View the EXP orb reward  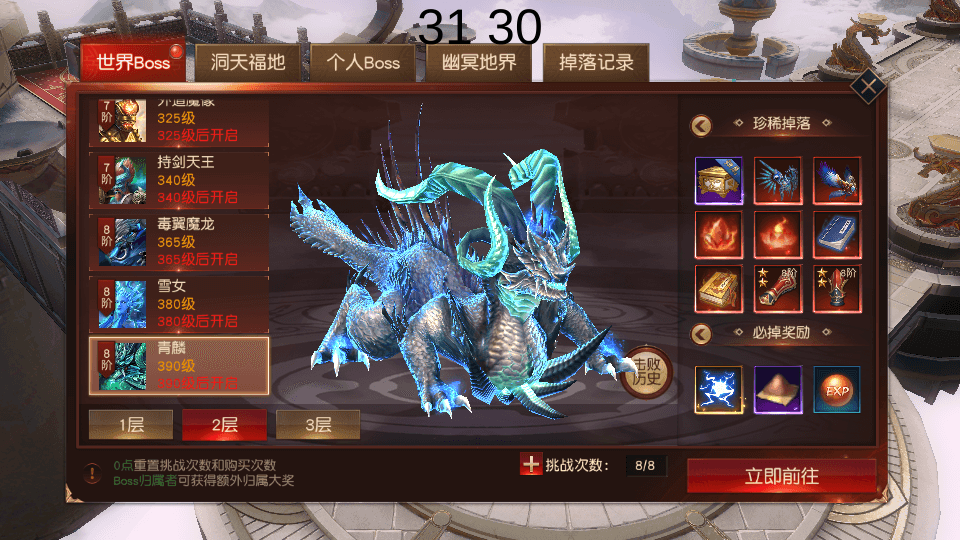click(x=837, y=390)
